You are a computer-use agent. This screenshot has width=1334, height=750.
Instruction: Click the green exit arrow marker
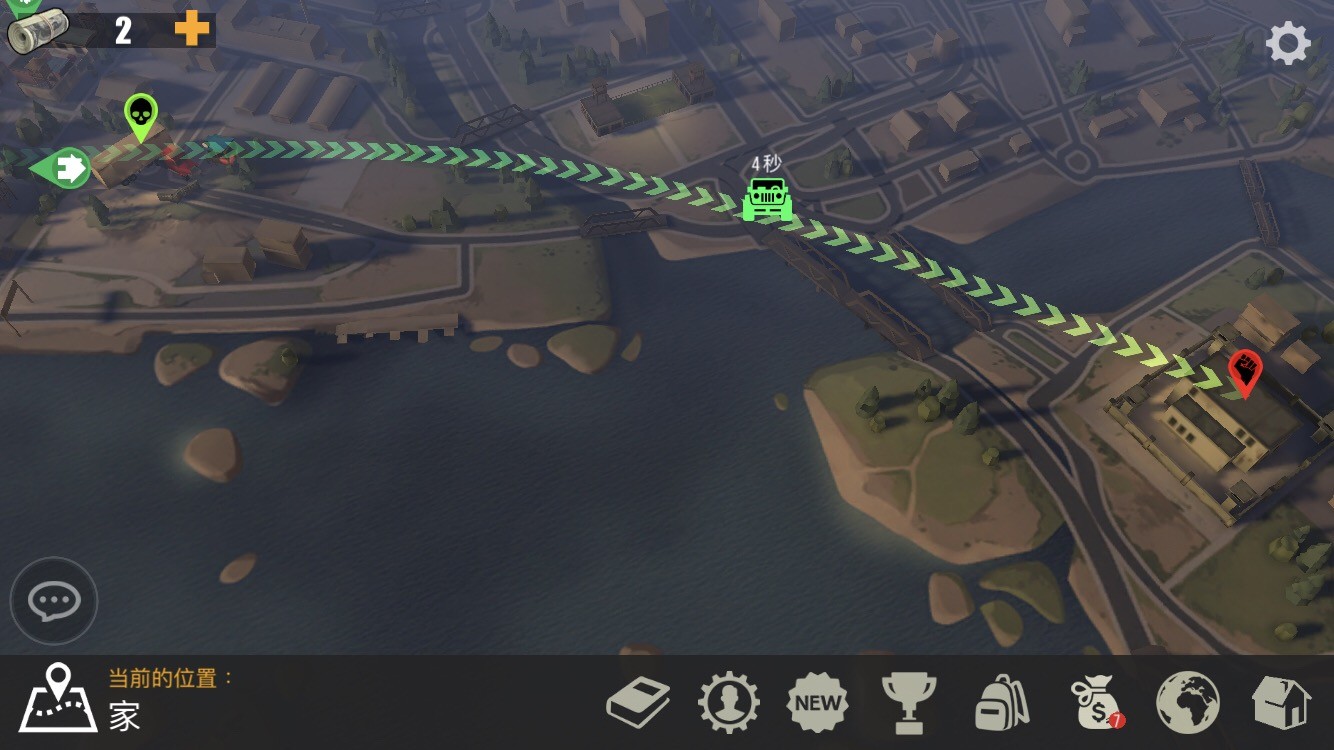[62, 167]
